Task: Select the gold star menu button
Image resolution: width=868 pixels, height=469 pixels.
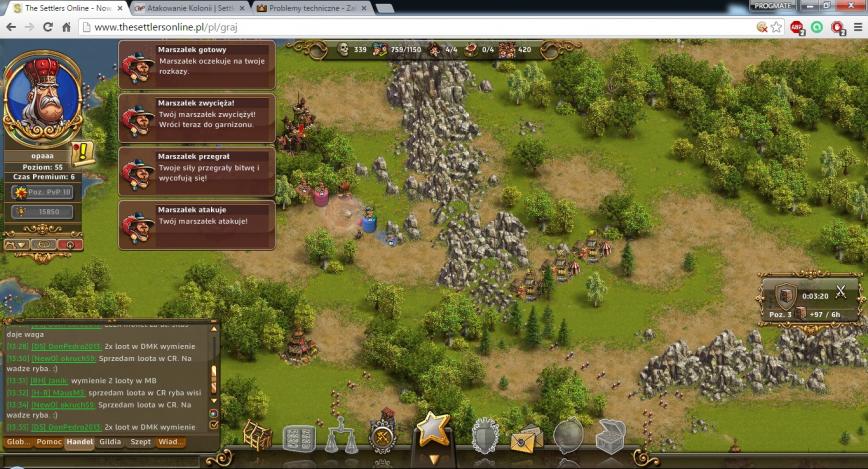Action: [433, 430]
